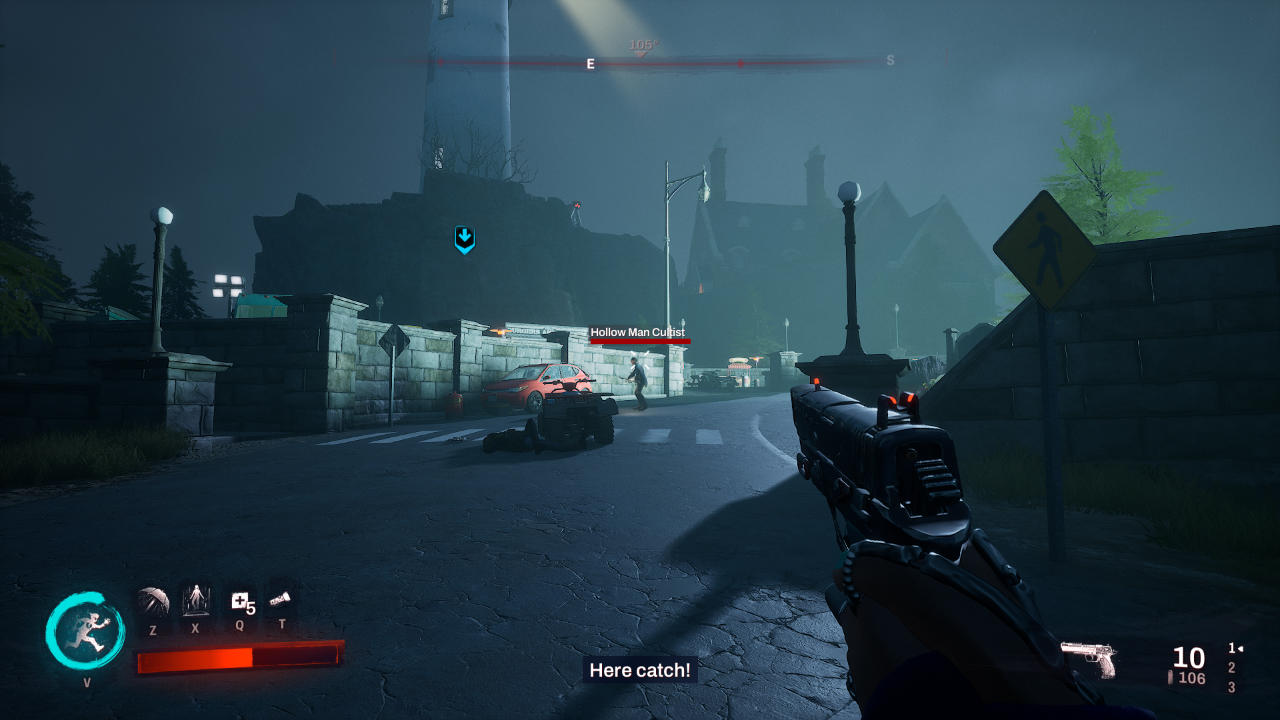Use the medkit healing item
Screen dimensions: 1280x720
tap(240, 601)
